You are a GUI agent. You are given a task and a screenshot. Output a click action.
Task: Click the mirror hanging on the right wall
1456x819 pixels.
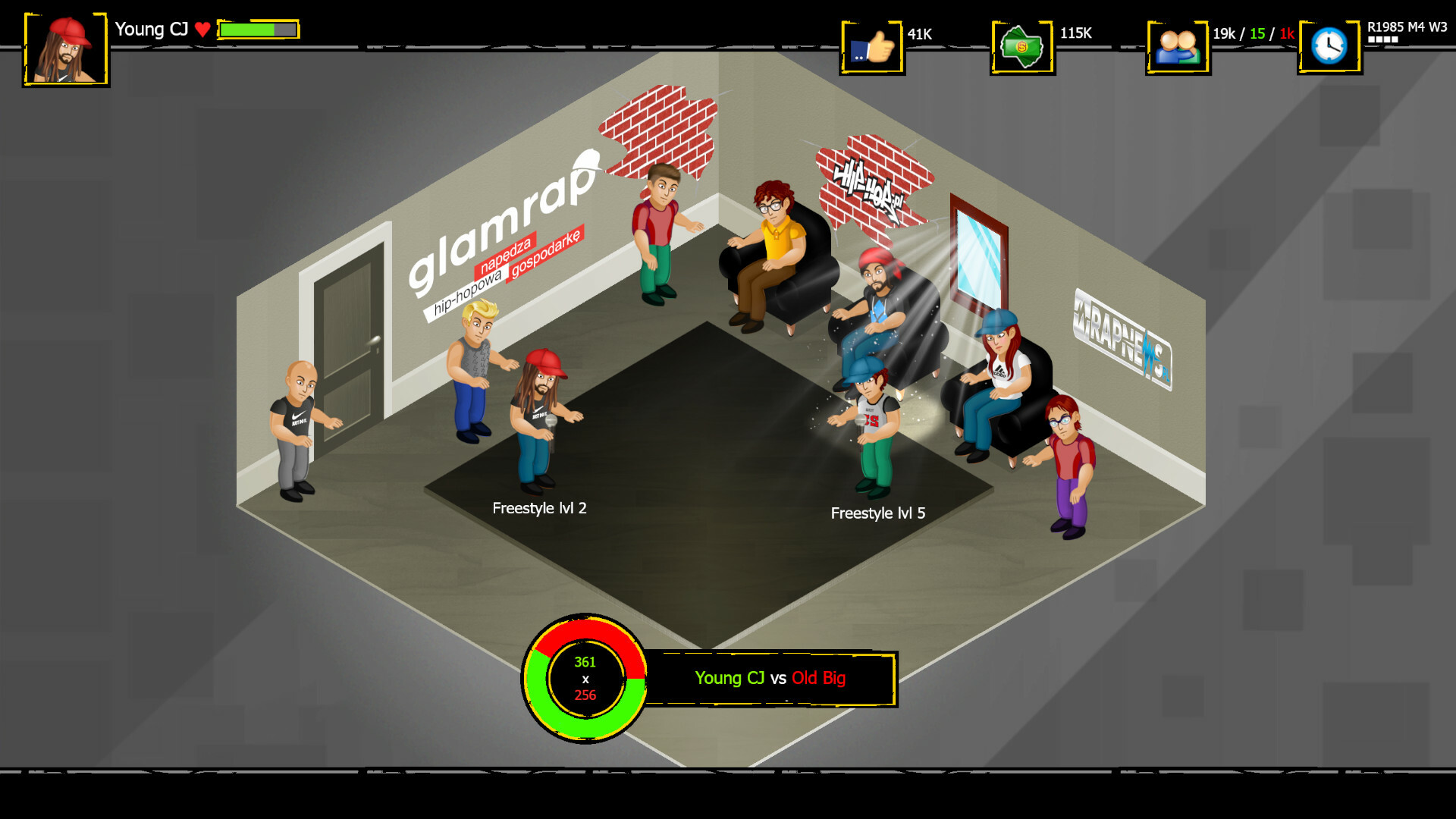click(x=979, y=250)
